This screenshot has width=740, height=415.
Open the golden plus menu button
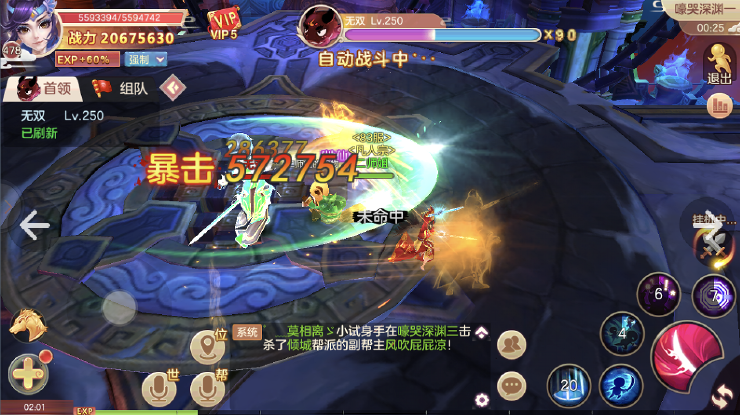(x=27, y=372)
